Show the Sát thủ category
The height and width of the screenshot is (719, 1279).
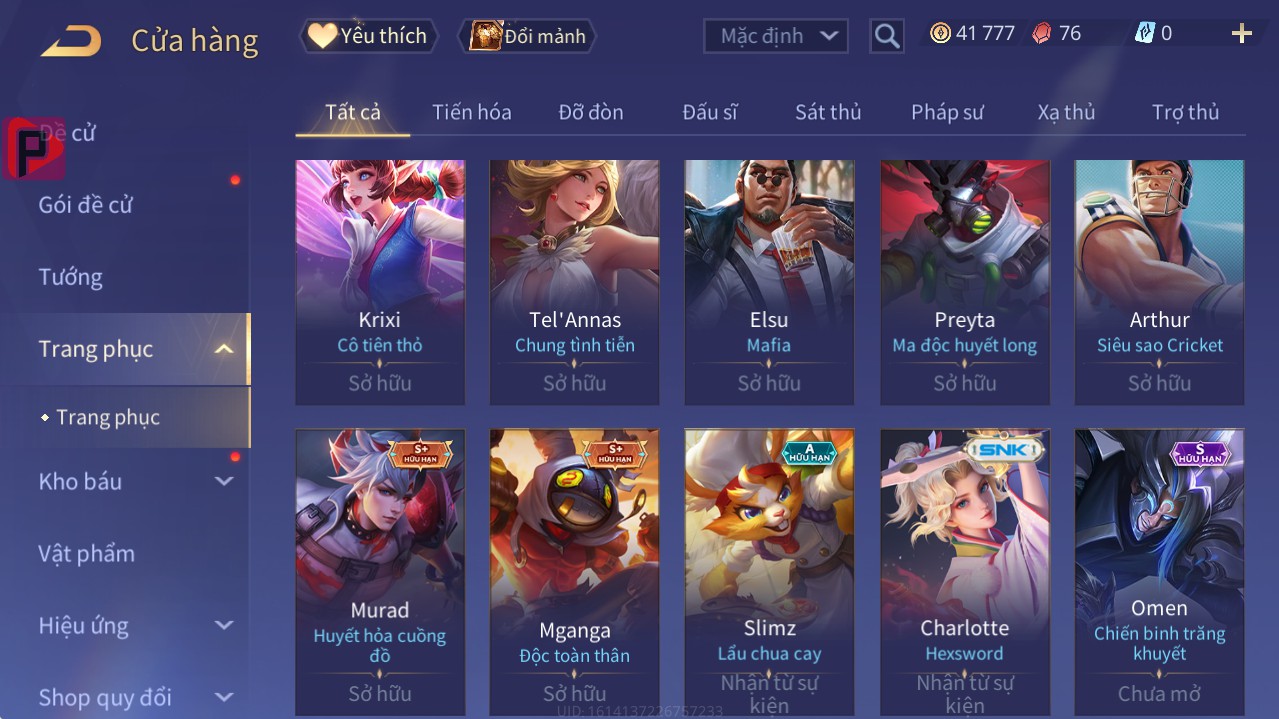pos(827,112)
